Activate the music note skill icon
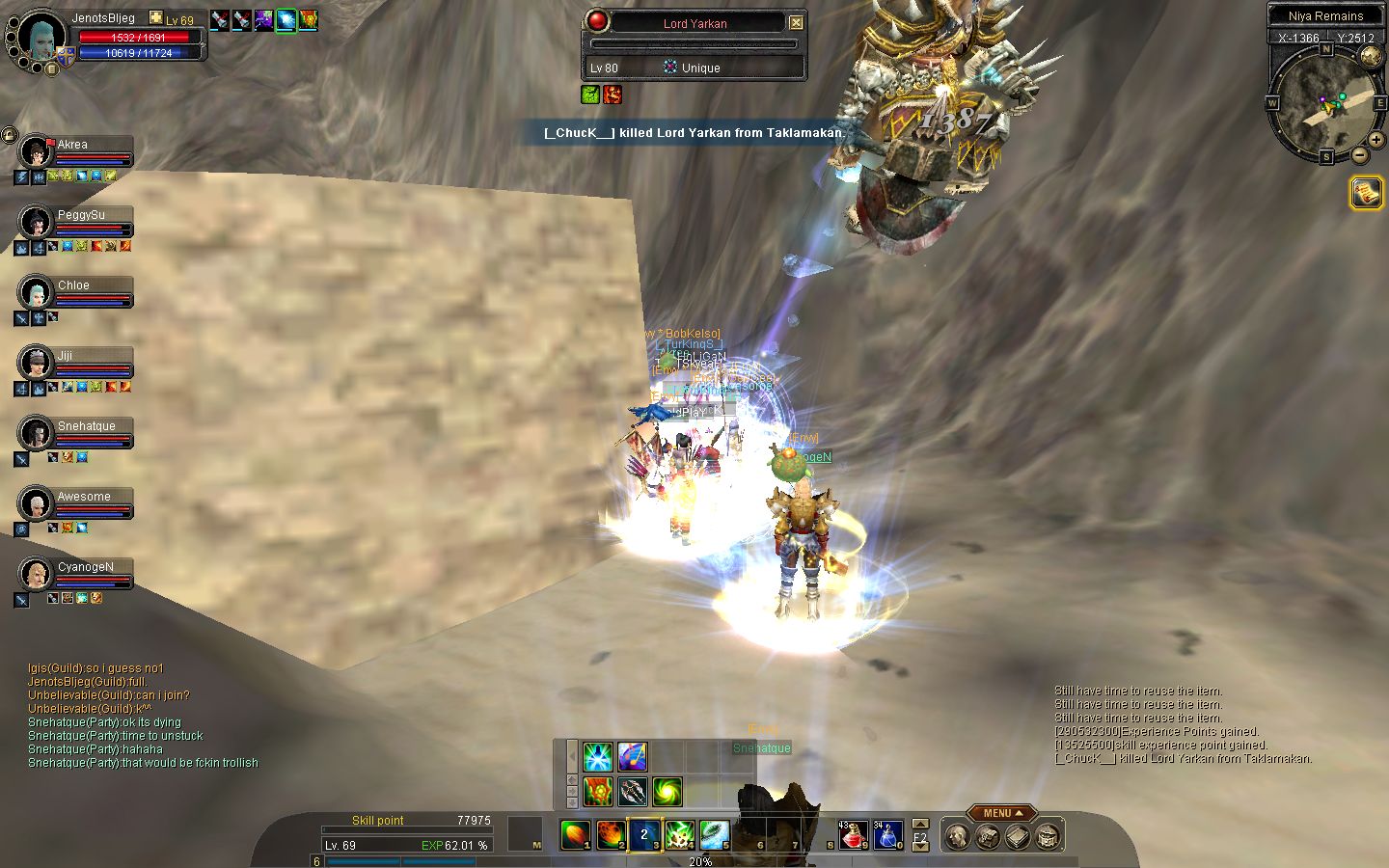This screenshot has width=1389, height=868. coord(632,756)
